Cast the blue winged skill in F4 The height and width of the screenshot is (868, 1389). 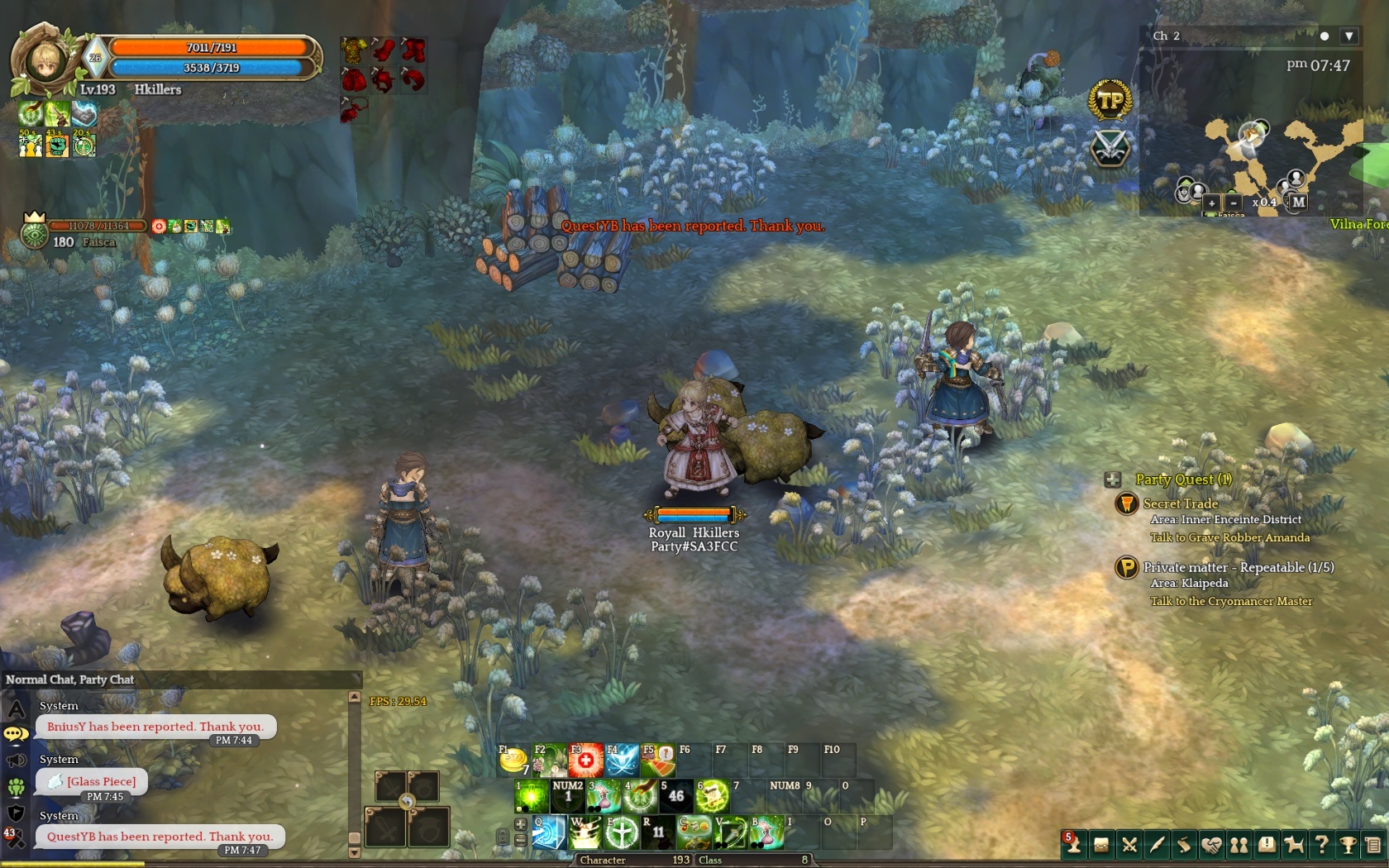coord(622,760)
